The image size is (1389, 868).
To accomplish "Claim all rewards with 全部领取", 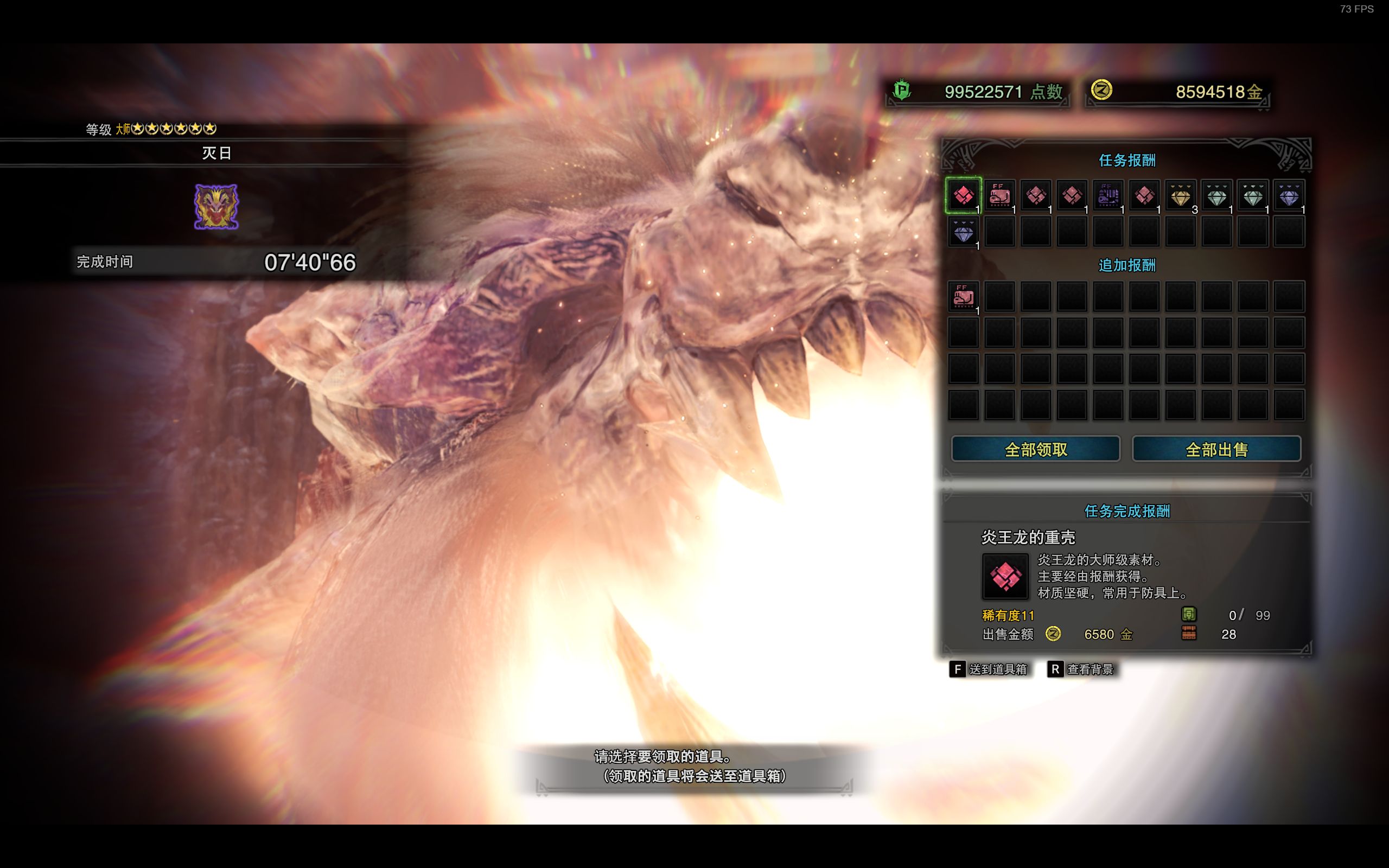I will point(1035,449).
